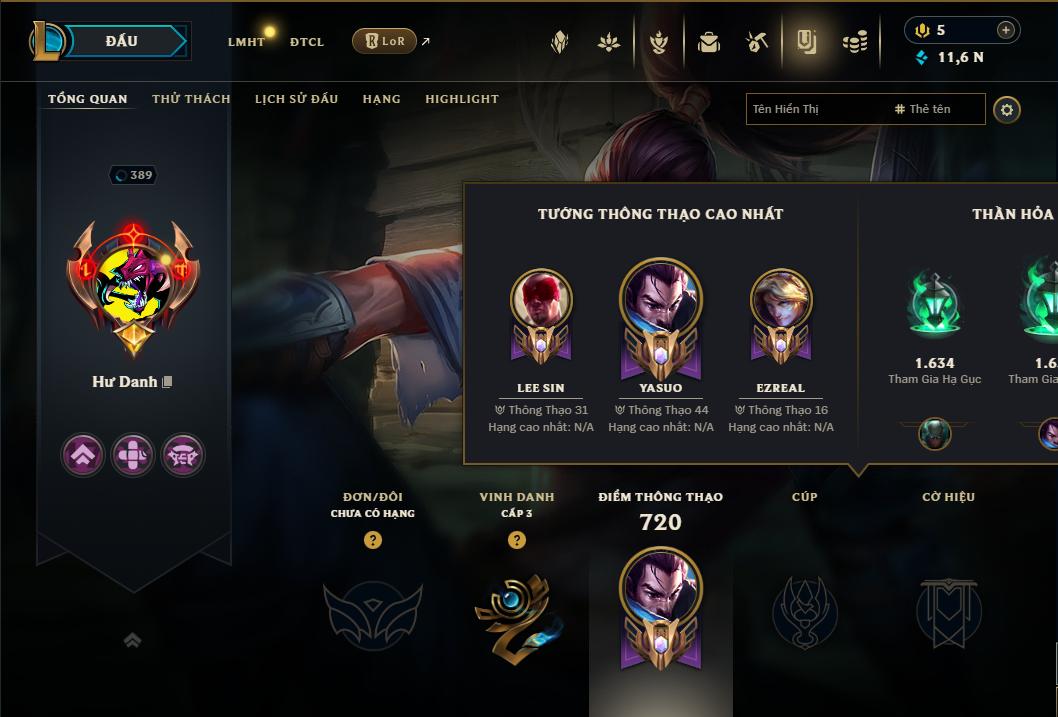This screenshot has width=1058, height=717.
Task: Switch to LMHT game mode
Action: [x=246, y=42]
